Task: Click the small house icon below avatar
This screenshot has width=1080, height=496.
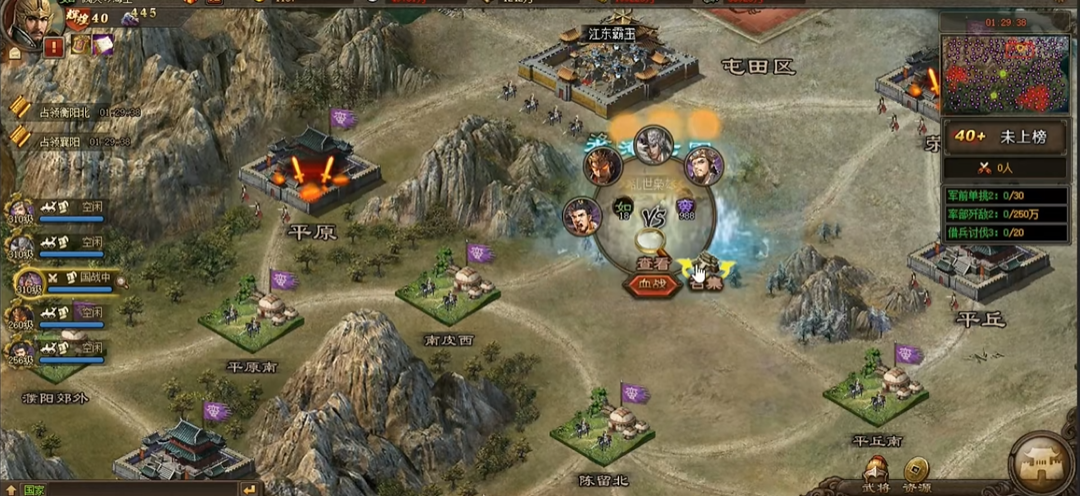Action: pyautogui.click(x=15, y=54)
